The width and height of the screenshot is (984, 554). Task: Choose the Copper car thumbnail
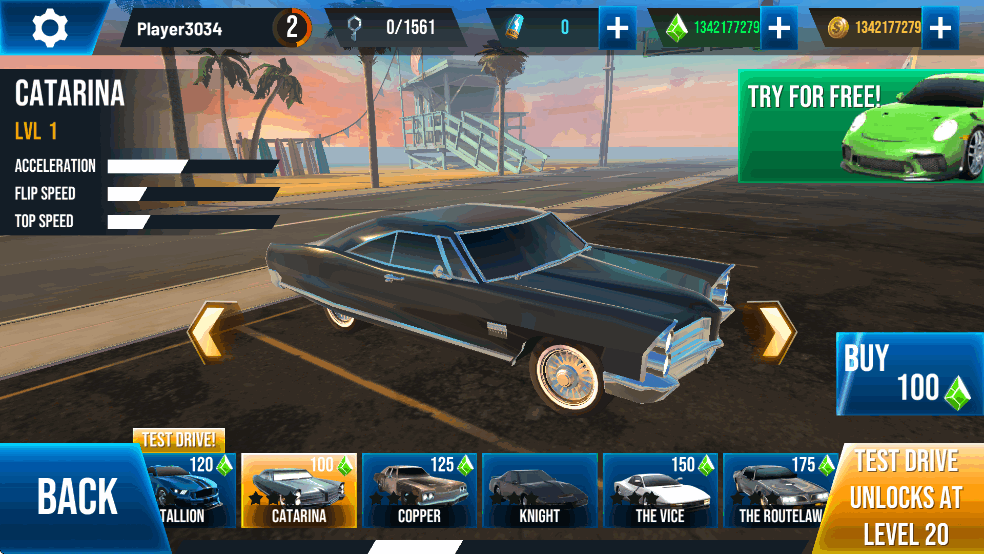pos(419,490)
